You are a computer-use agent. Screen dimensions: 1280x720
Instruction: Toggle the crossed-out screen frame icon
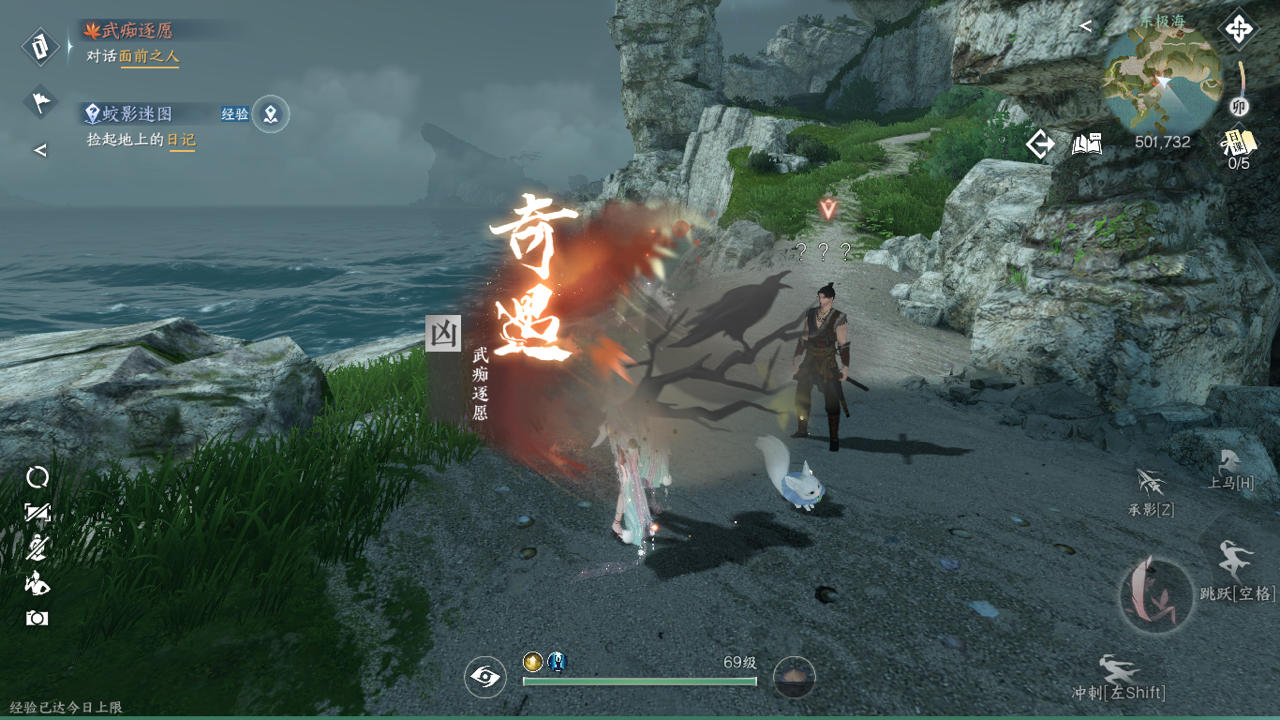coord(37,513)
